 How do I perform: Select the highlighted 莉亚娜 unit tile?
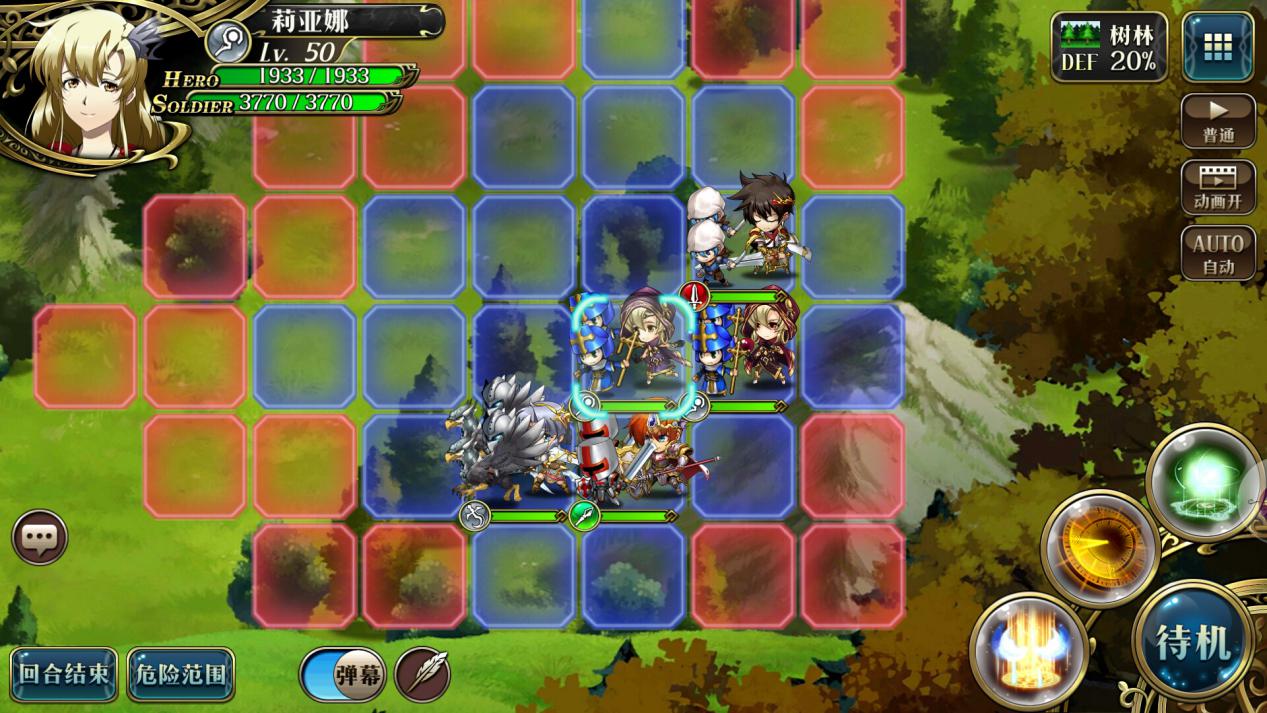point(633,350)
